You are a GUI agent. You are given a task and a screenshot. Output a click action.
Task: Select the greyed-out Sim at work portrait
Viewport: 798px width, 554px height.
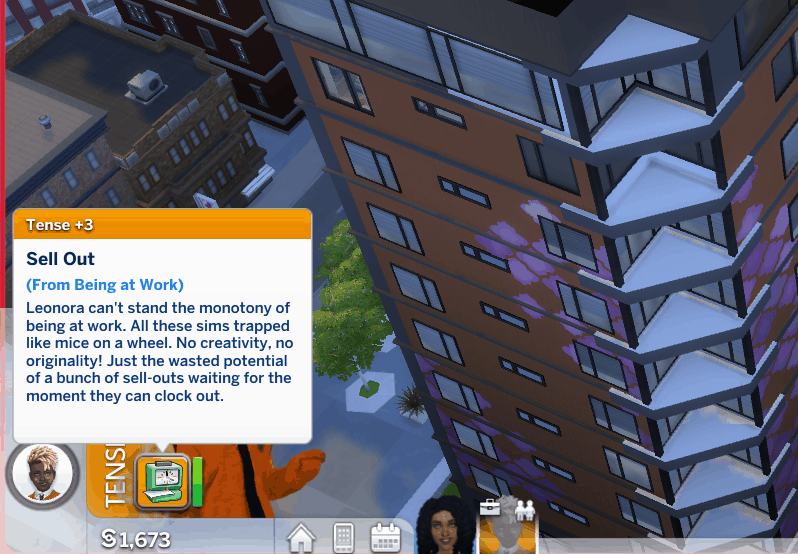click(x=510, y=527)
